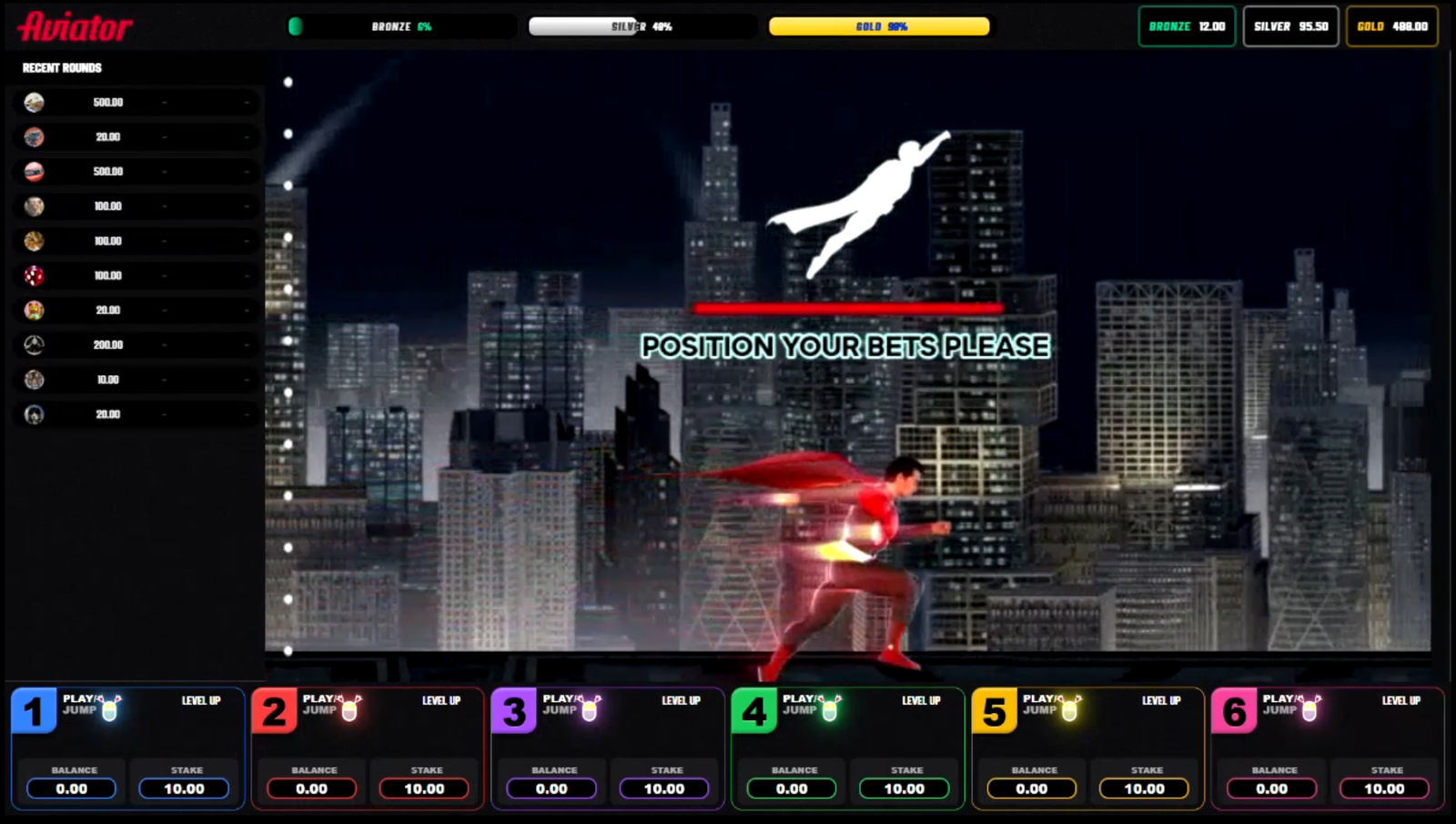Click the top 500.00 round's plane avatar
Viewport: 1456px width, 824px height.
coord(34,102)
